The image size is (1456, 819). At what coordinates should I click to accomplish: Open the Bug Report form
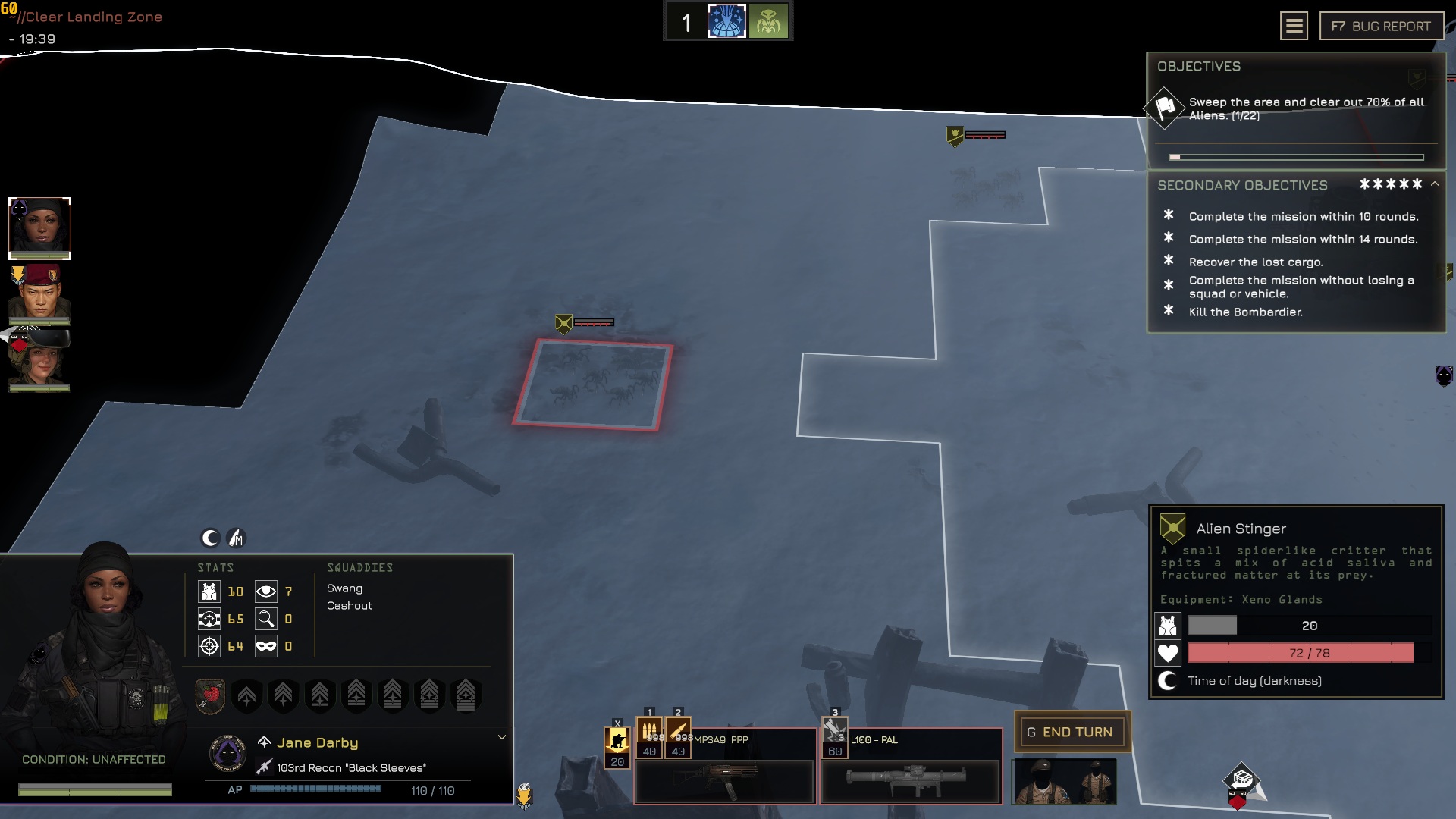pyautogui.click(x=1380, y=27)
